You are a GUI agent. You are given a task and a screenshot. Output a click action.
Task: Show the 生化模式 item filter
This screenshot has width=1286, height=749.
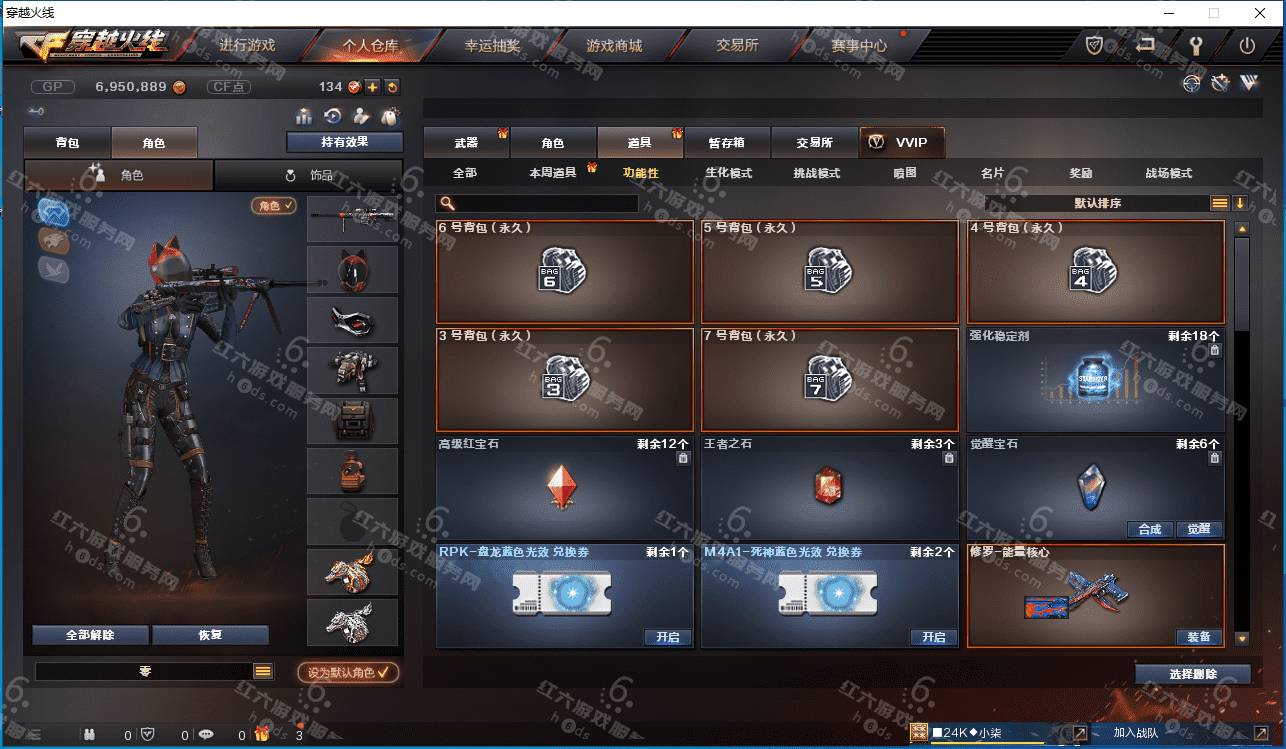point(728,173)
